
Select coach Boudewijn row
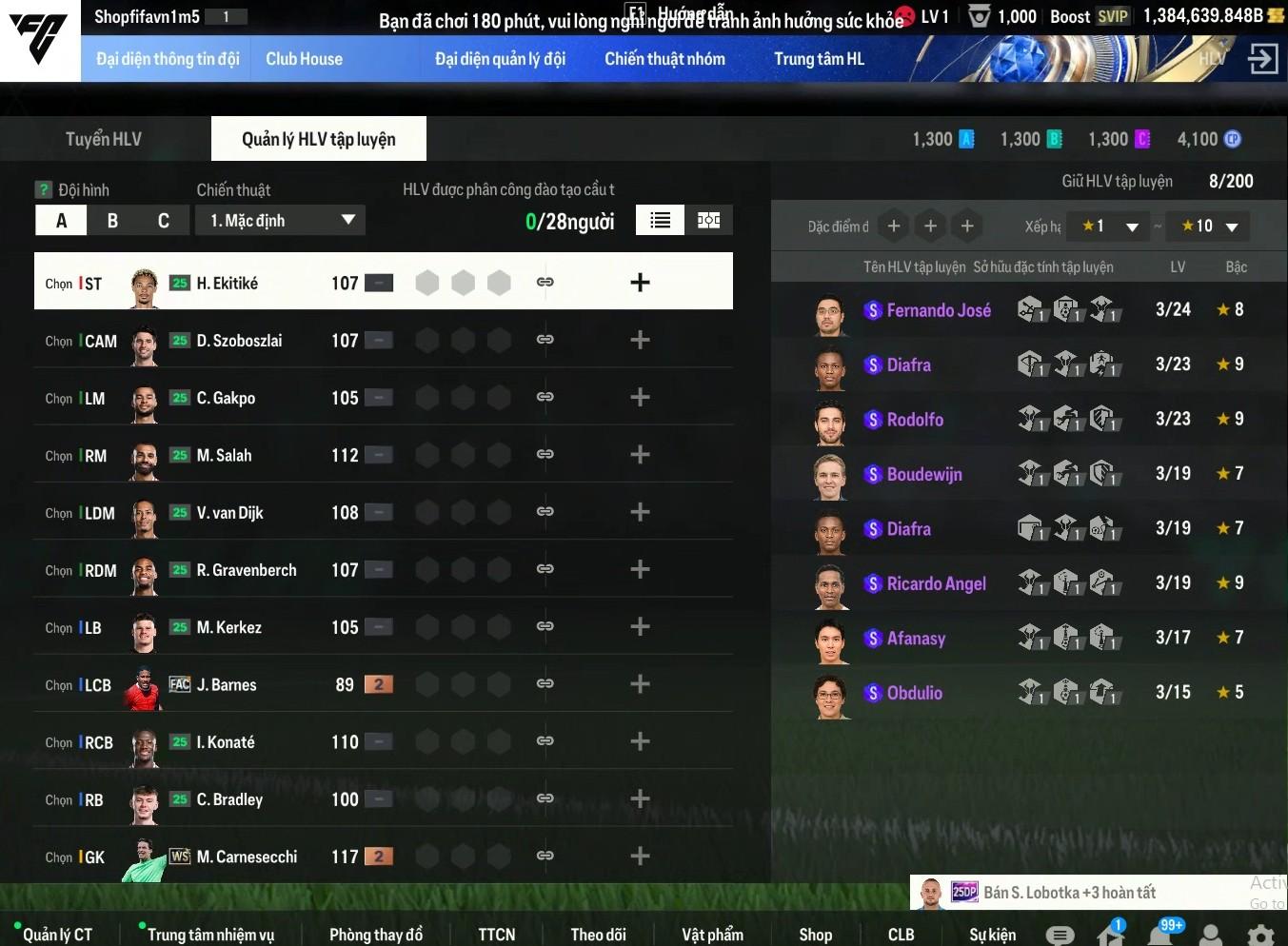923,474
